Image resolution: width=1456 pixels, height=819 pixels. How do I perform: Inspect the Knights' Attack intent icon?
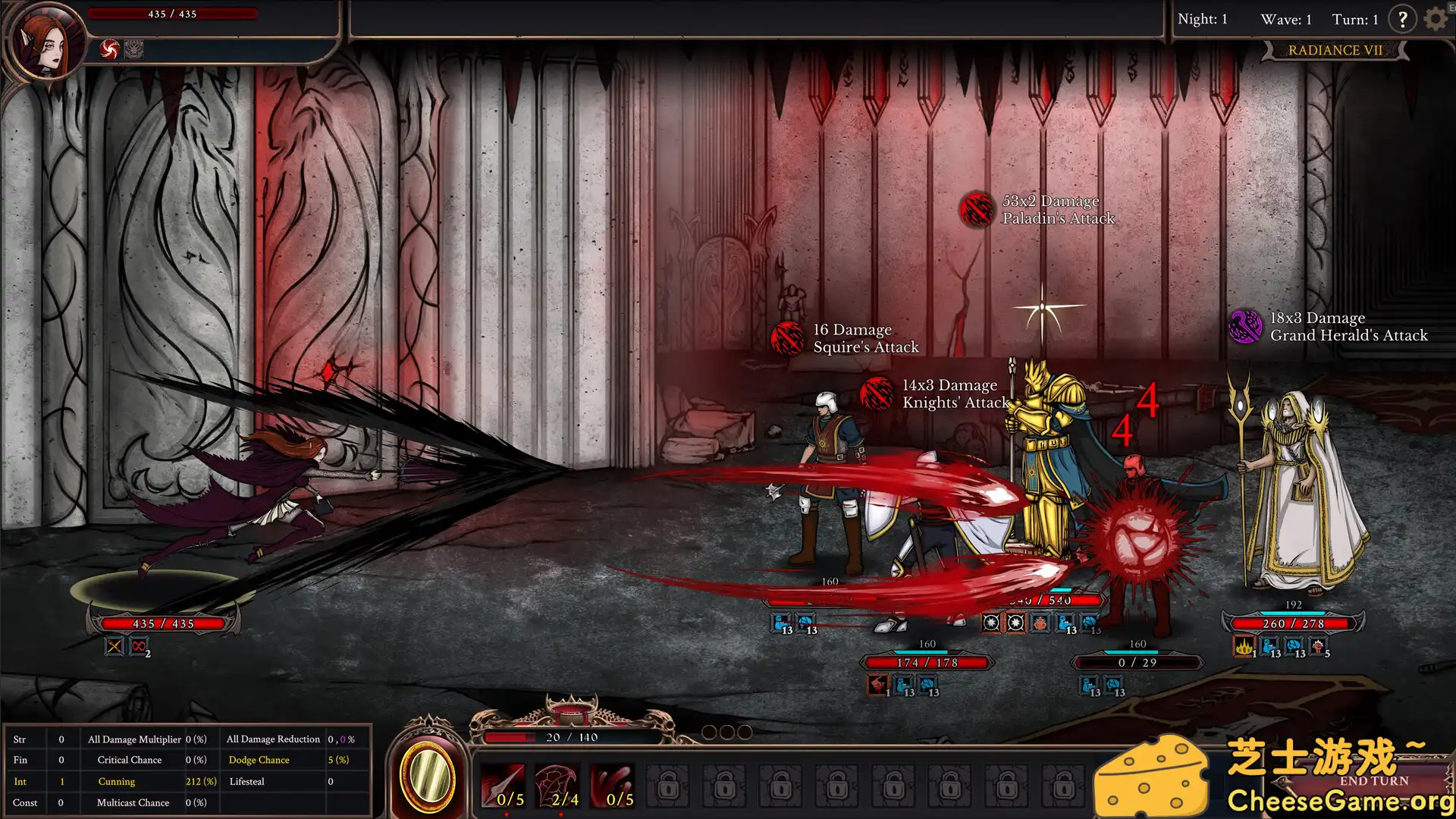click(x=877, y=394)
